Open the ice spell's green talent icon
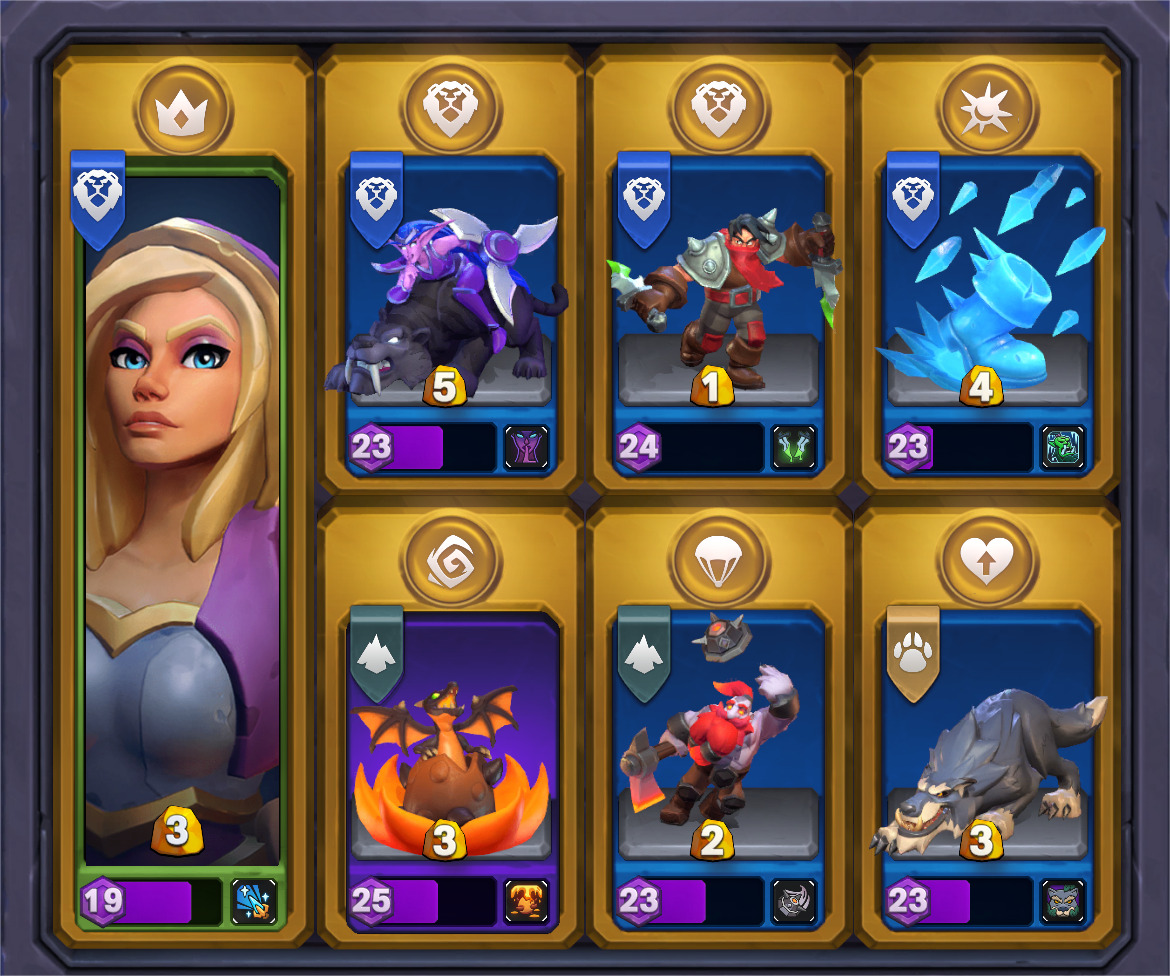 point(1062,447)
